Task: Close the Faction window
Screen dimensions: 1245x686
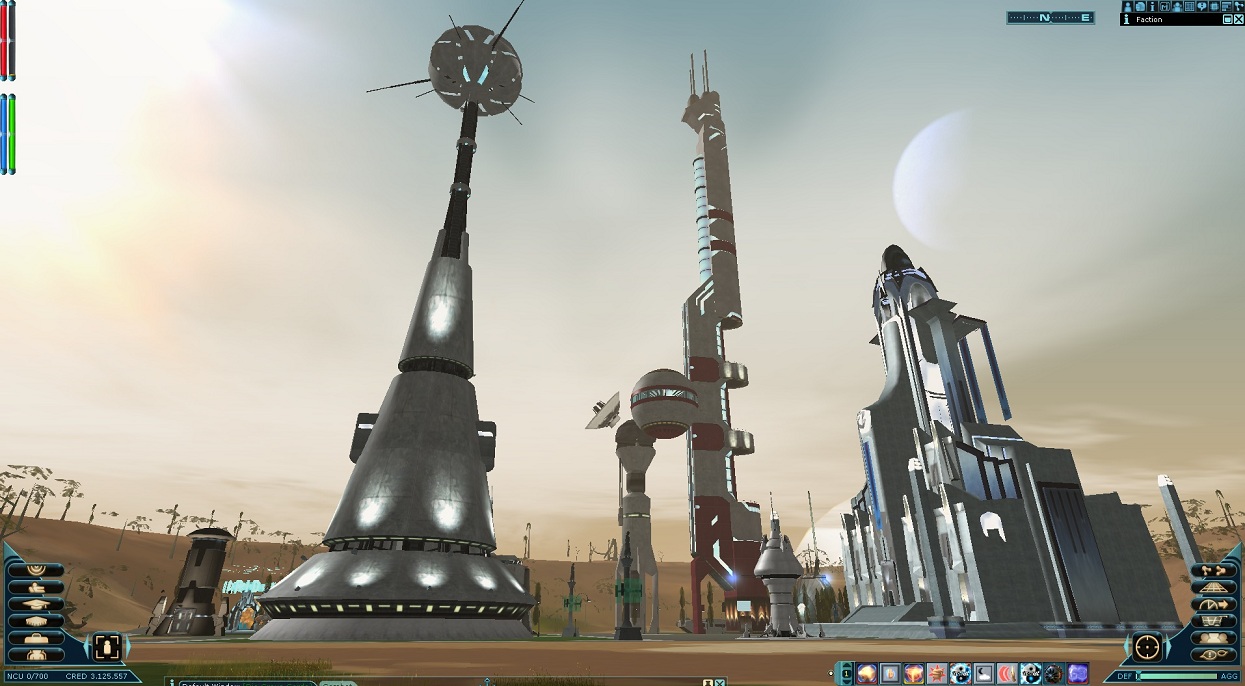Action: 1239,19
